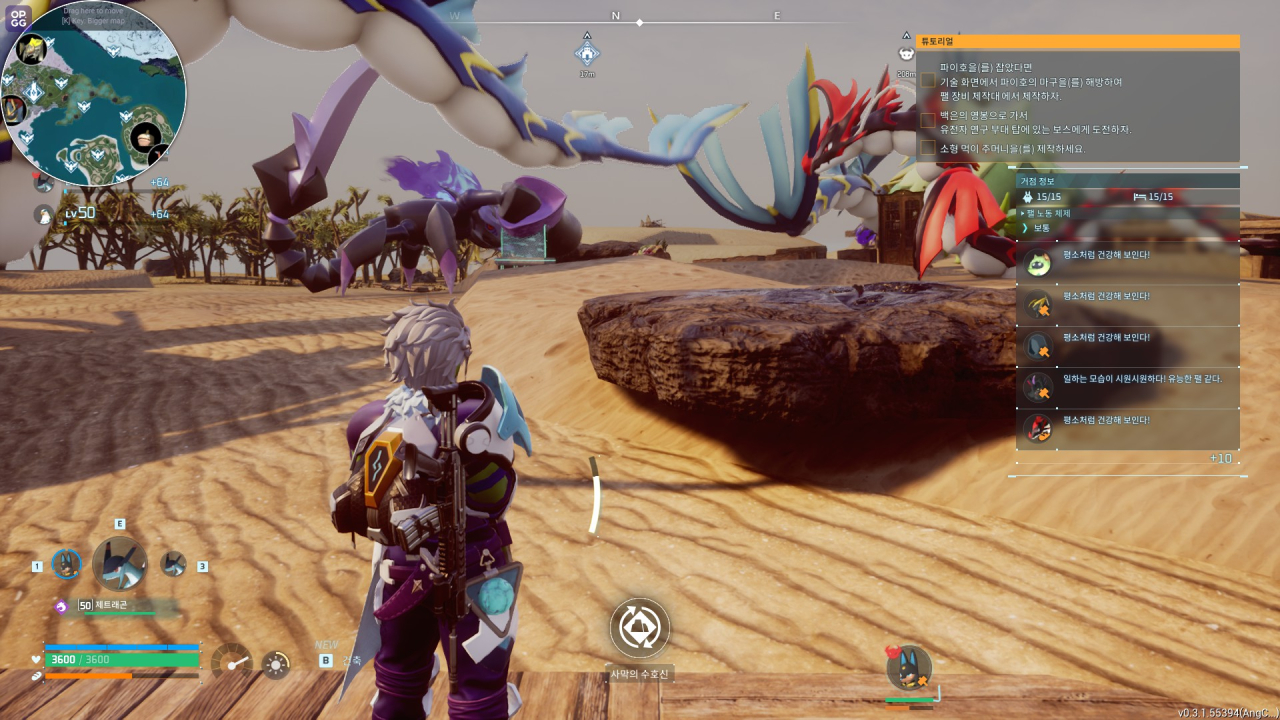Show the +10 additional base pals
Screen dimensions: 1280x720
1220,458
